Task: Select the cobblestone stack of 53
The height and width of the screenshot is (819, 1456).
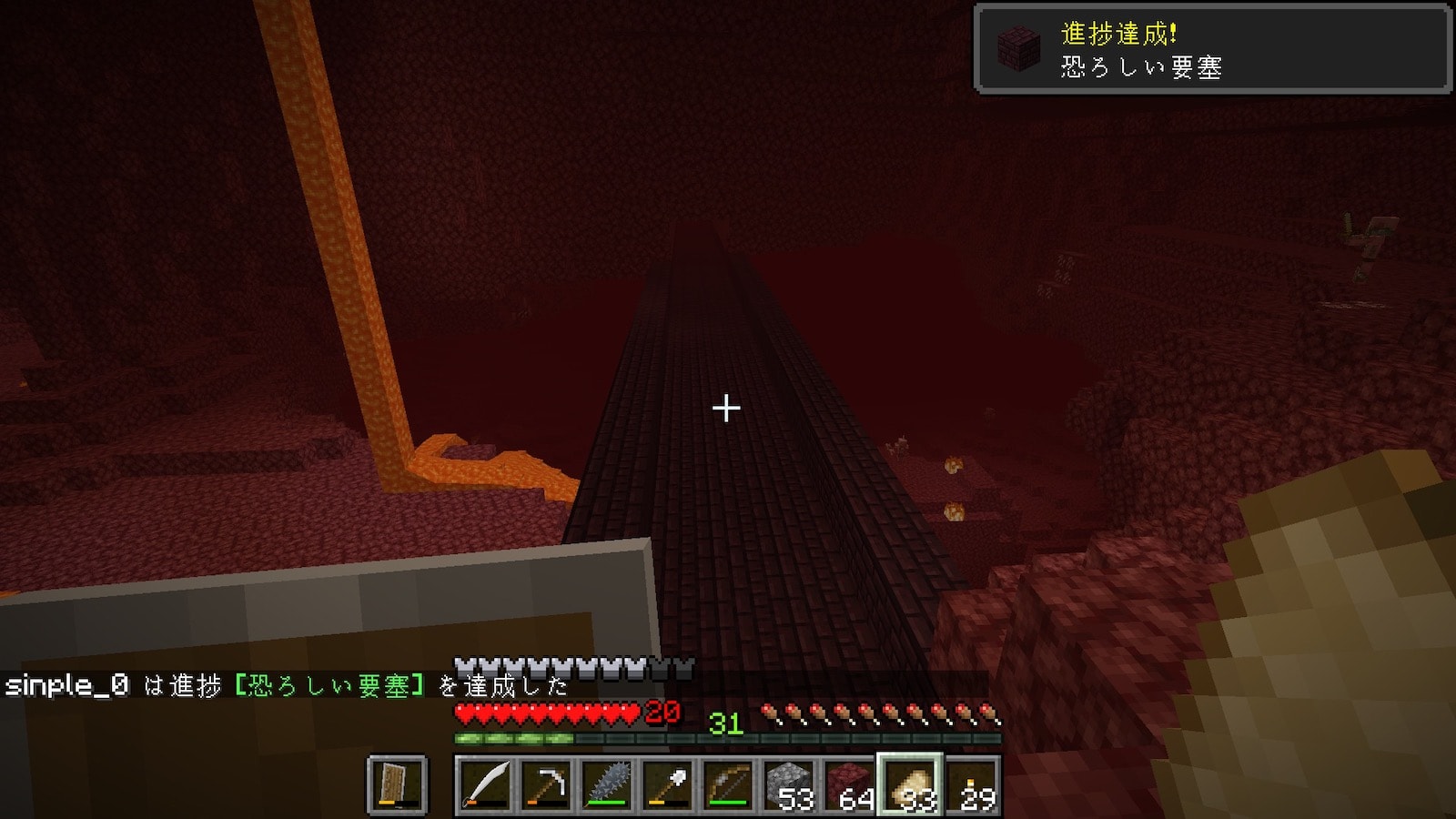Action: coord(789,784)
